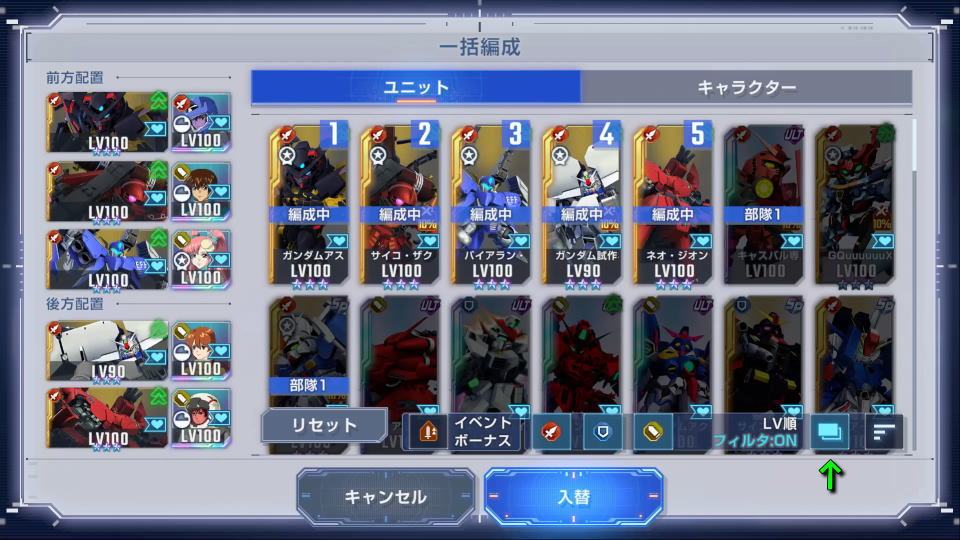960x540 pixels.
Task: Toggle the blue shield defense-type filter
Action: 603,432
